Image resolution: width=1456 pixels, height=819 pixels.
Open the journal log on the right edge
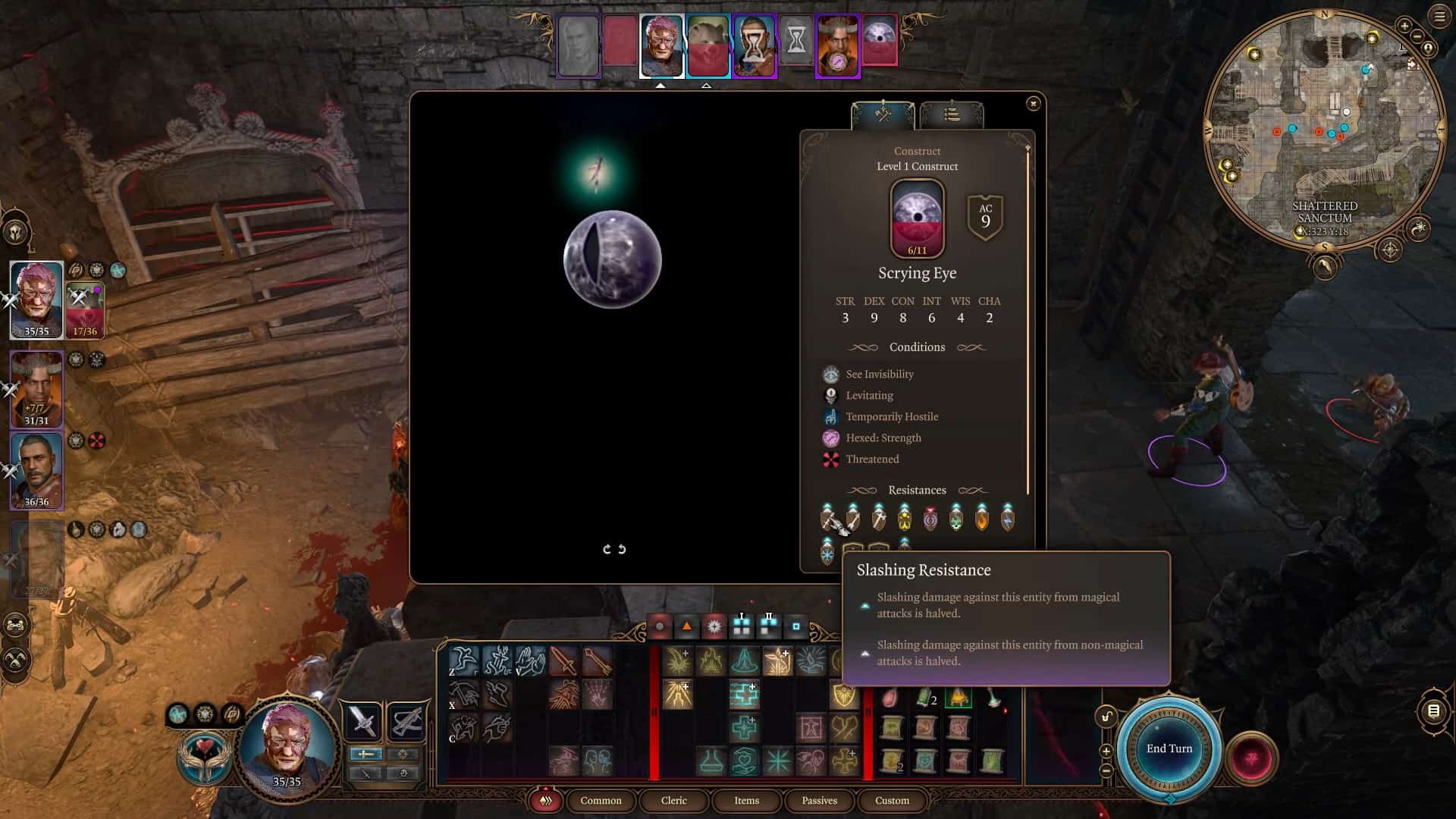coord(1432,711)
